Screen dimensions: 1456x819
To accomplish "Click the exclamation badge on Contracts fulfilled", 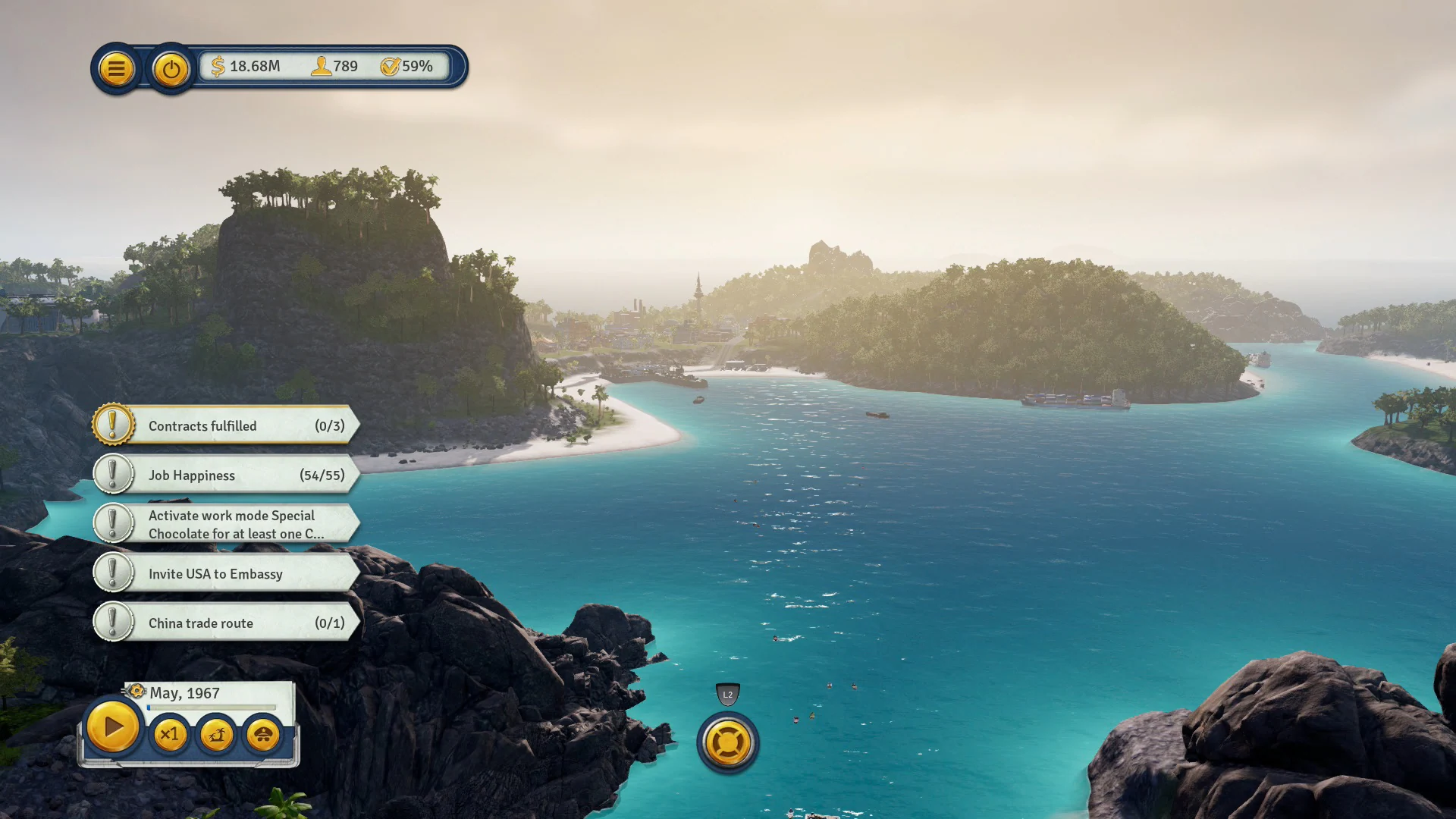I will tap(112, 425).
